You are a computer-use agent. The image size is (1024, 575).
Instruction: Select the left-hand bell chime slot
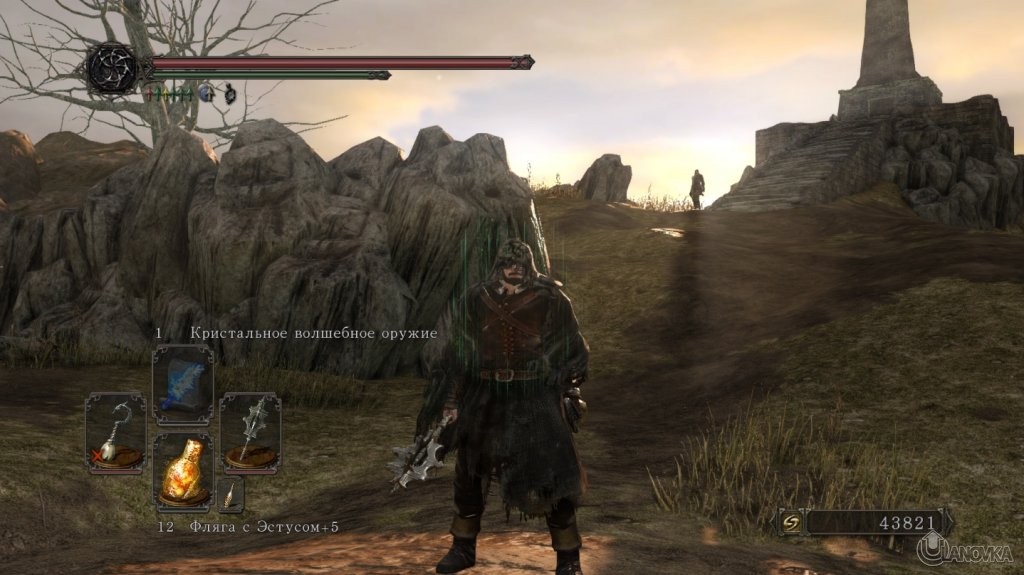115,434
